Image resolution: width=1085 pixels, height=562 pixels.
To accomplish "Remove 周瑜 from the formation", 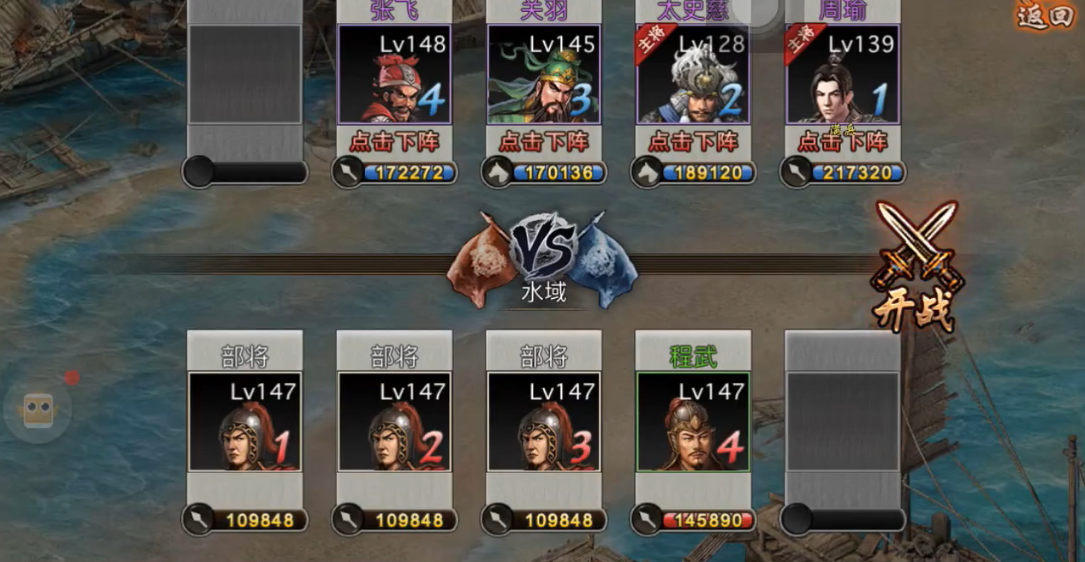I will (x=843, y=142).
